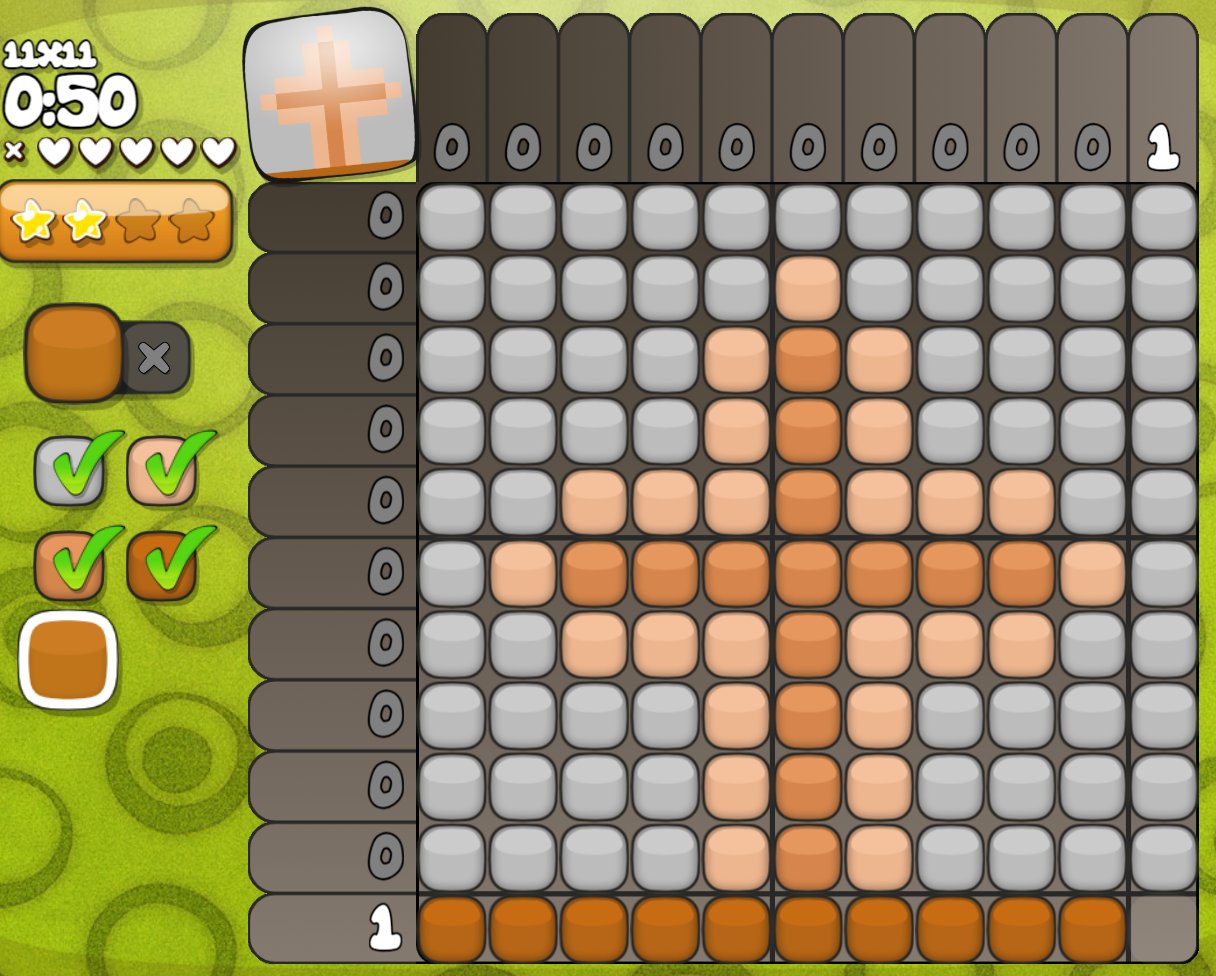1216x976 pixels.
Task: Switch to the X mark mode
Action: coord(155,357)
